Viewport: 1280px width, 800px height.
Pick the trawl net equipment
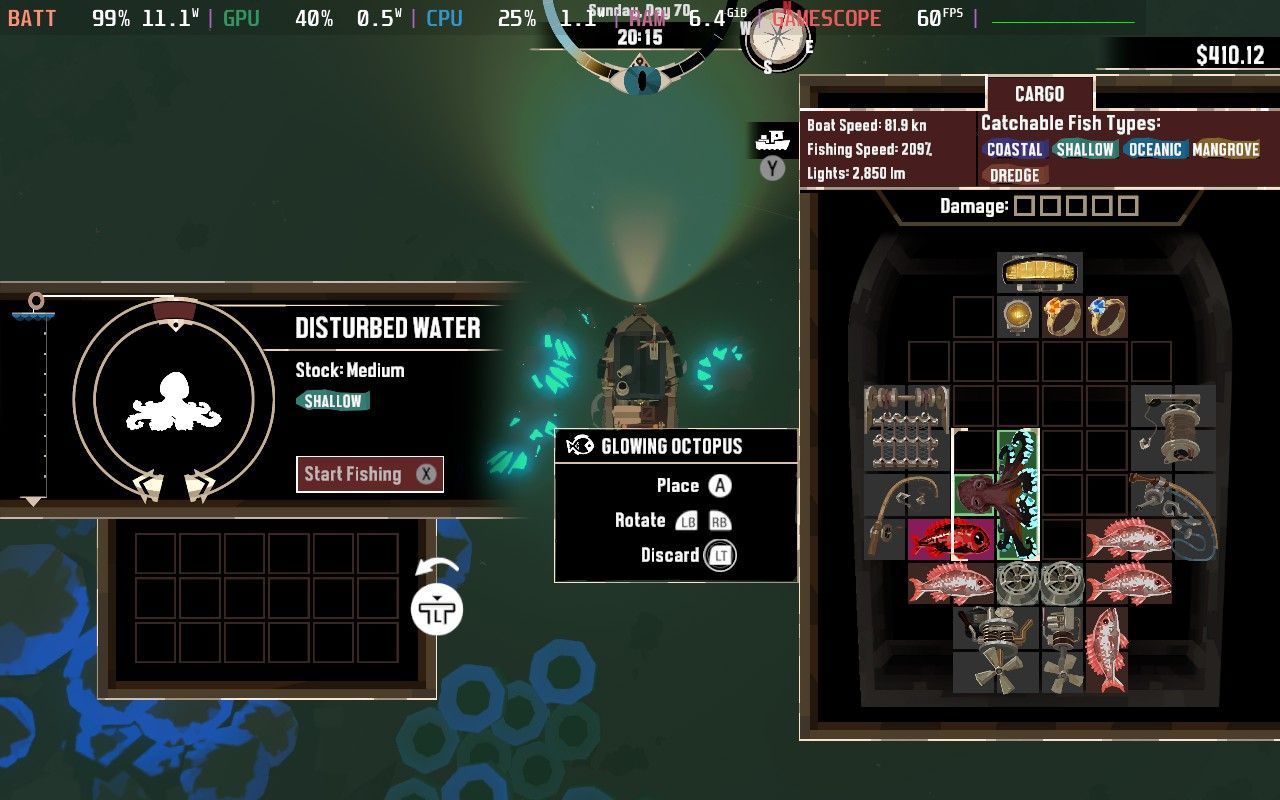pos(906,428)
